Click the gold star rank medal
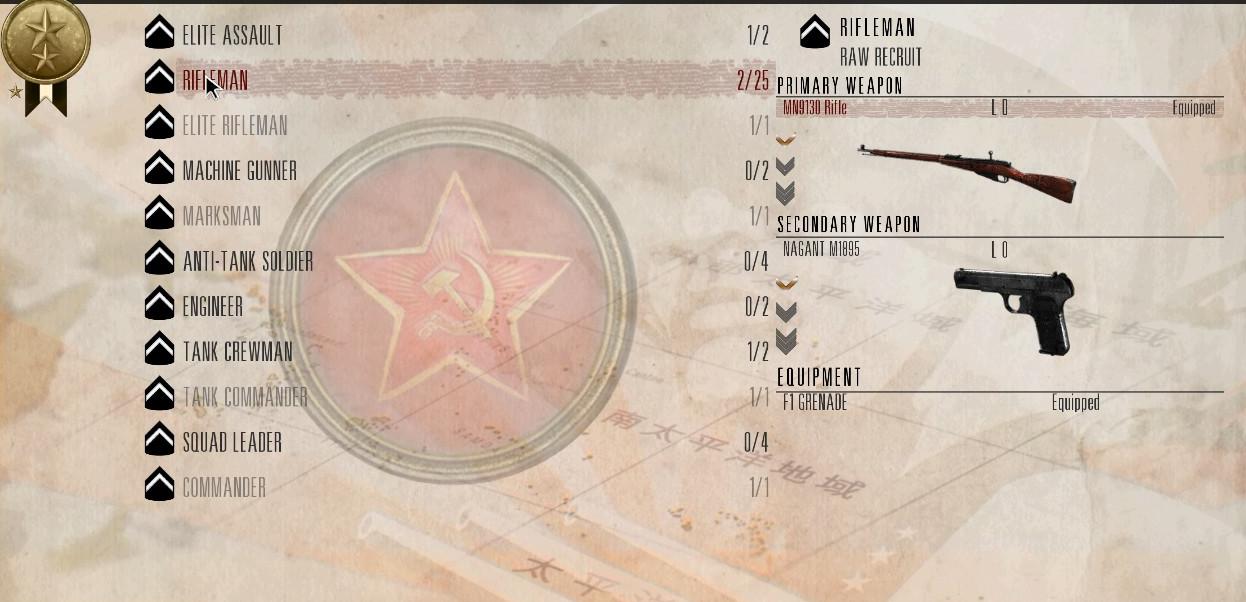This screenshot has width=1246, height=602. pos(45,40)
